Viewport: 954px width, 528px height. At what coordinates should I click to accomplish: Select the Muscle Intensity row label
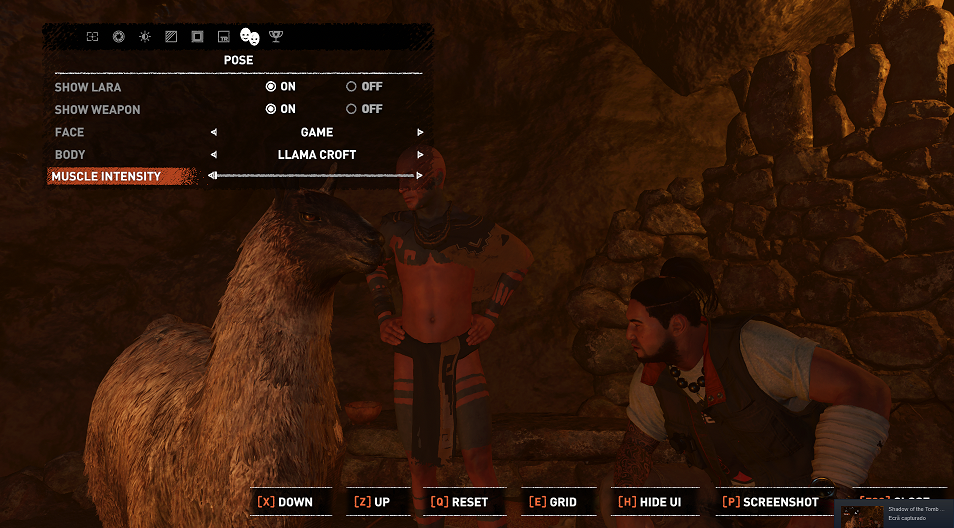point(106,177)
